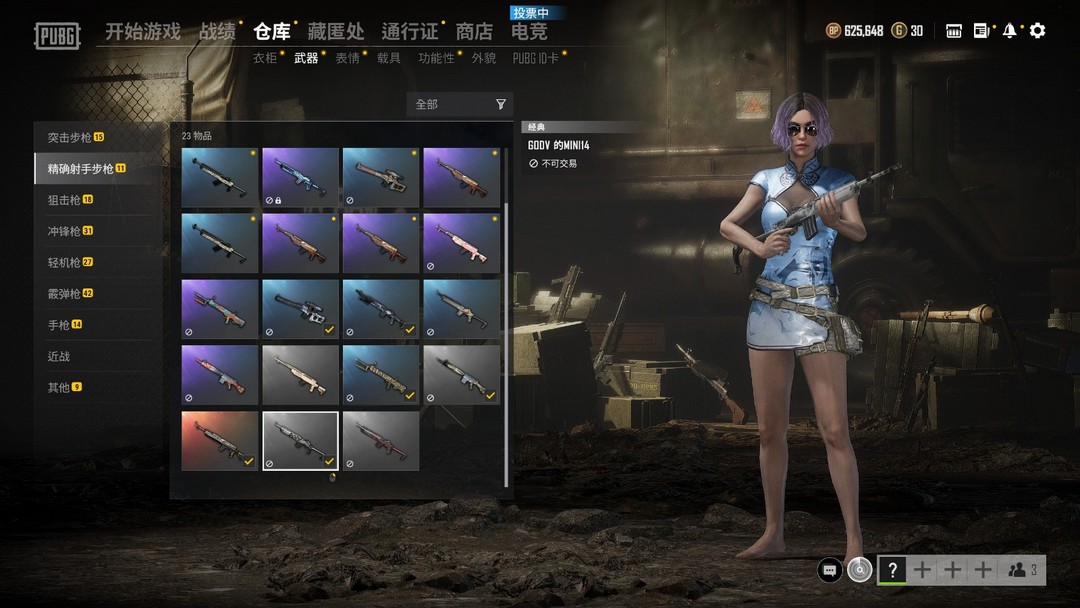This screenshot has height=608, width=1080.
Task: Open the chat bubble button
Action: [x=829, y=570]
